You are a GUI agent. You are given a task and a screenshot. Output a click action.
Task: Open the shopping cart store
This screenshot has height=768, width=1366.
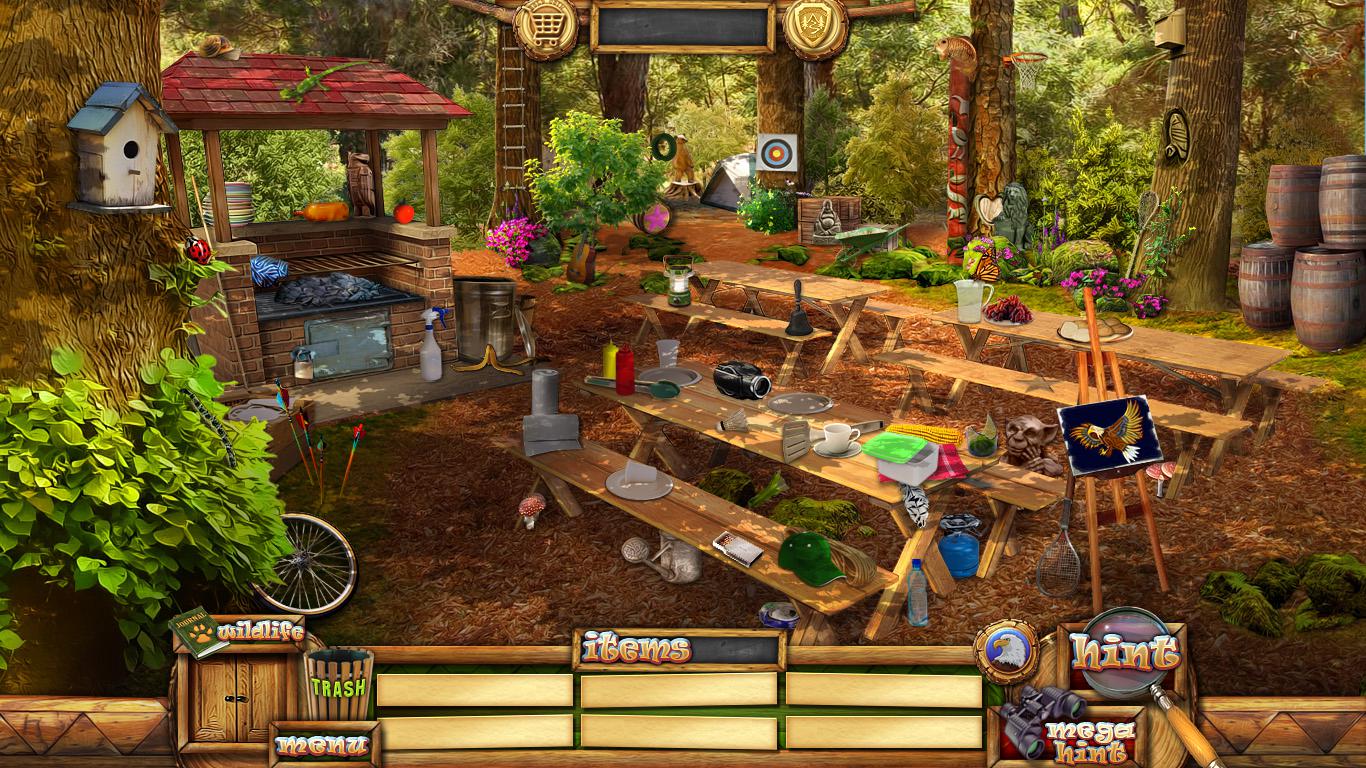[546, 27]
